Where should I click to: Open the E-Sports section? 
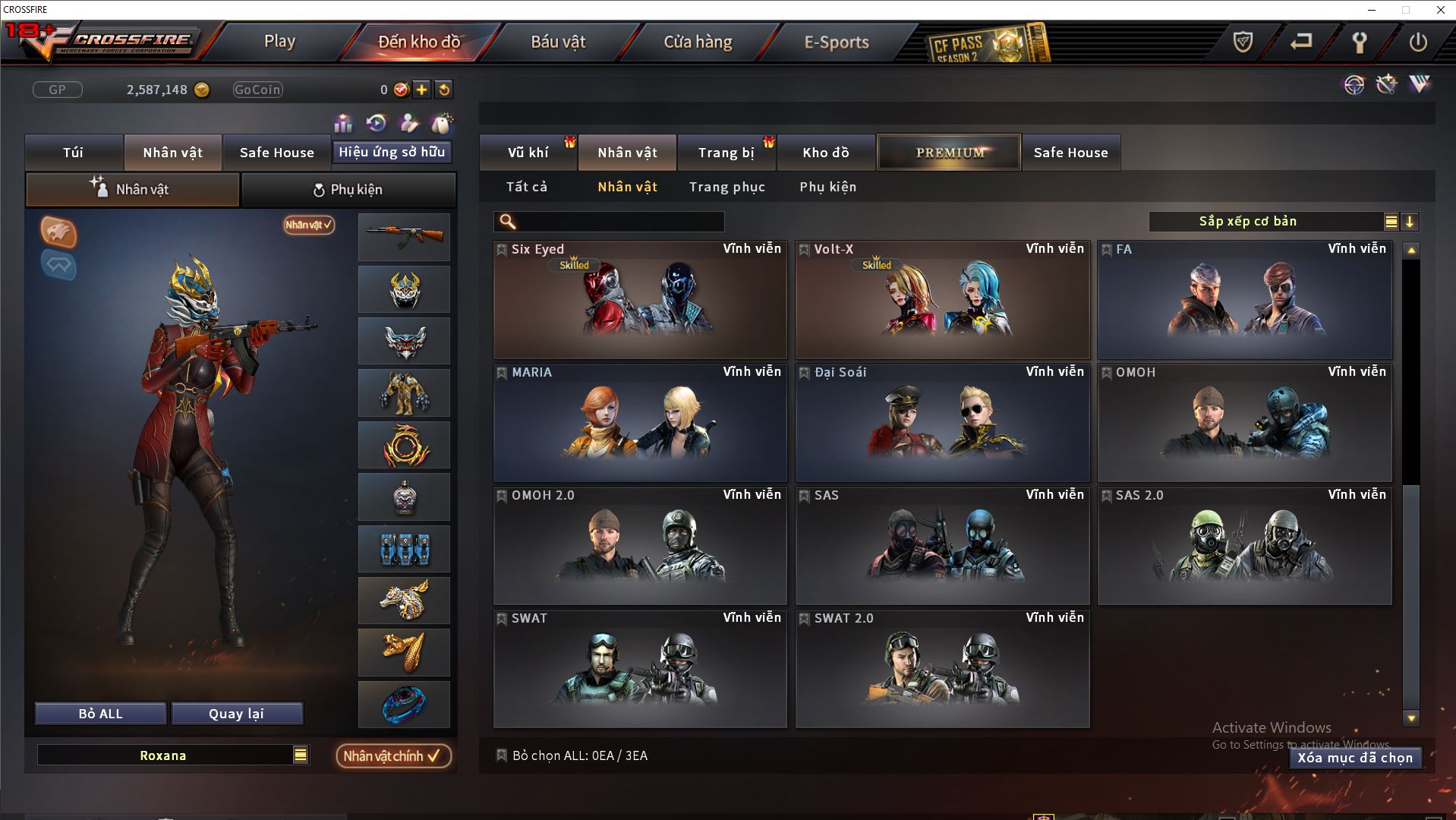(x=837, y=42)
